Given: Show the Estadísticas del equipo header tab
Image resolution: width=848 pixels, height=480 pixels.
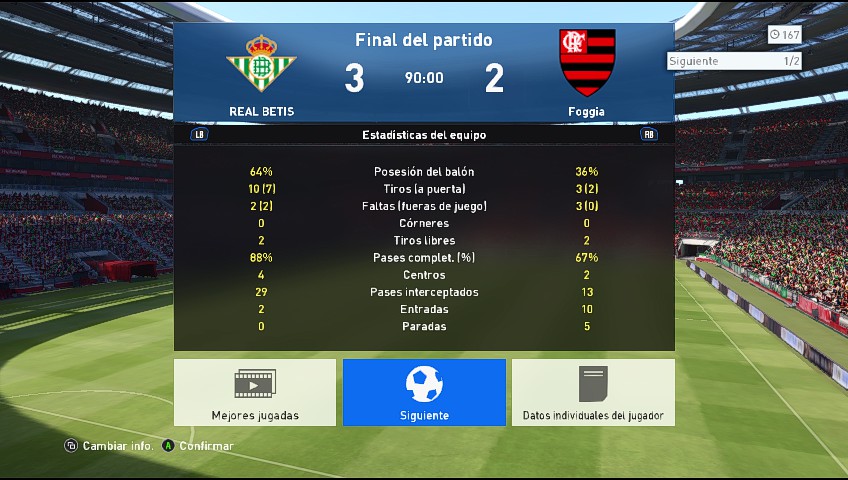Looking at the screenshot, I should [424, 134].
